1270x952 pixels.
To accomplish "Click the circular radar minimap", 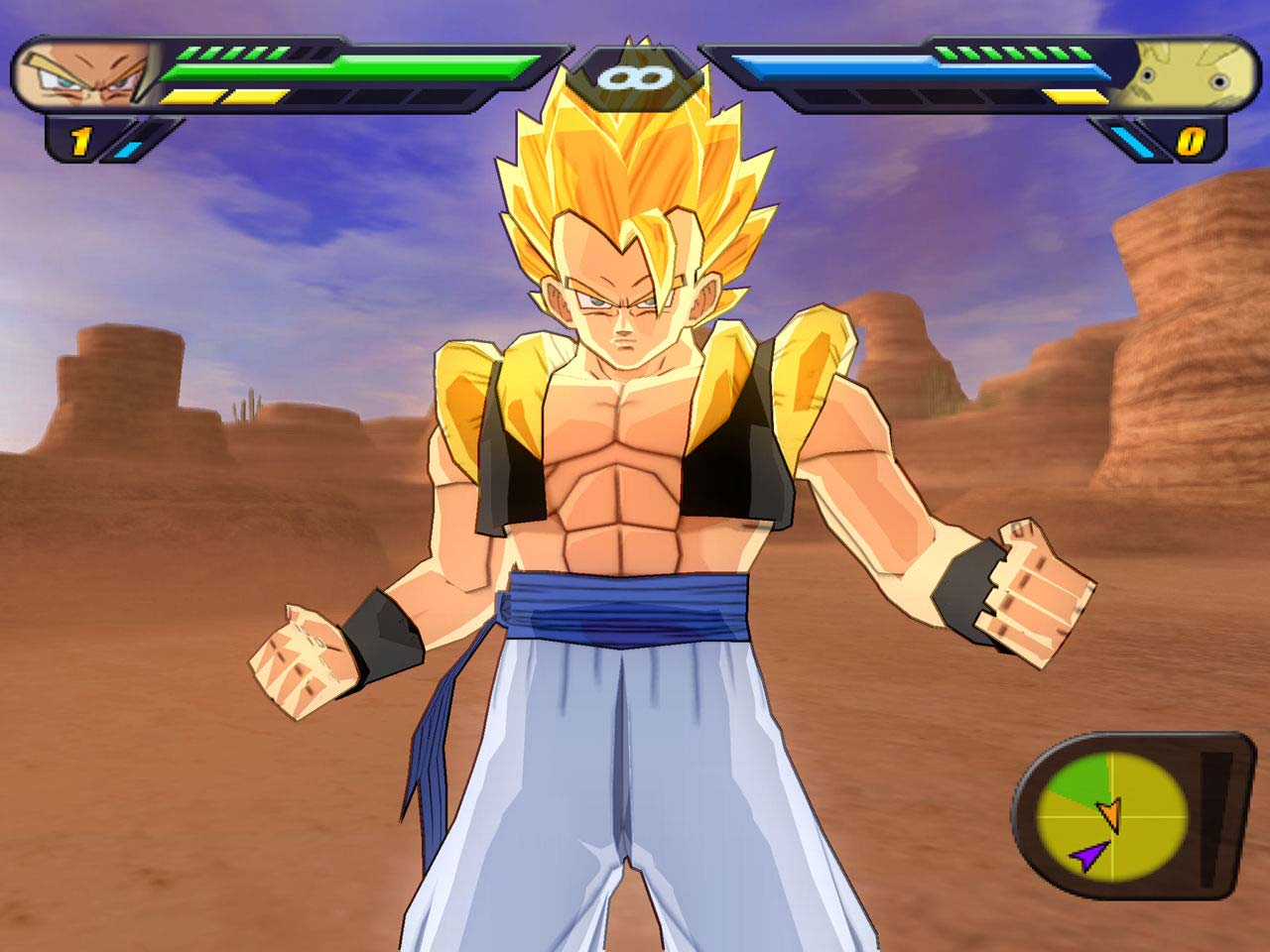I will coord(1111,817).
